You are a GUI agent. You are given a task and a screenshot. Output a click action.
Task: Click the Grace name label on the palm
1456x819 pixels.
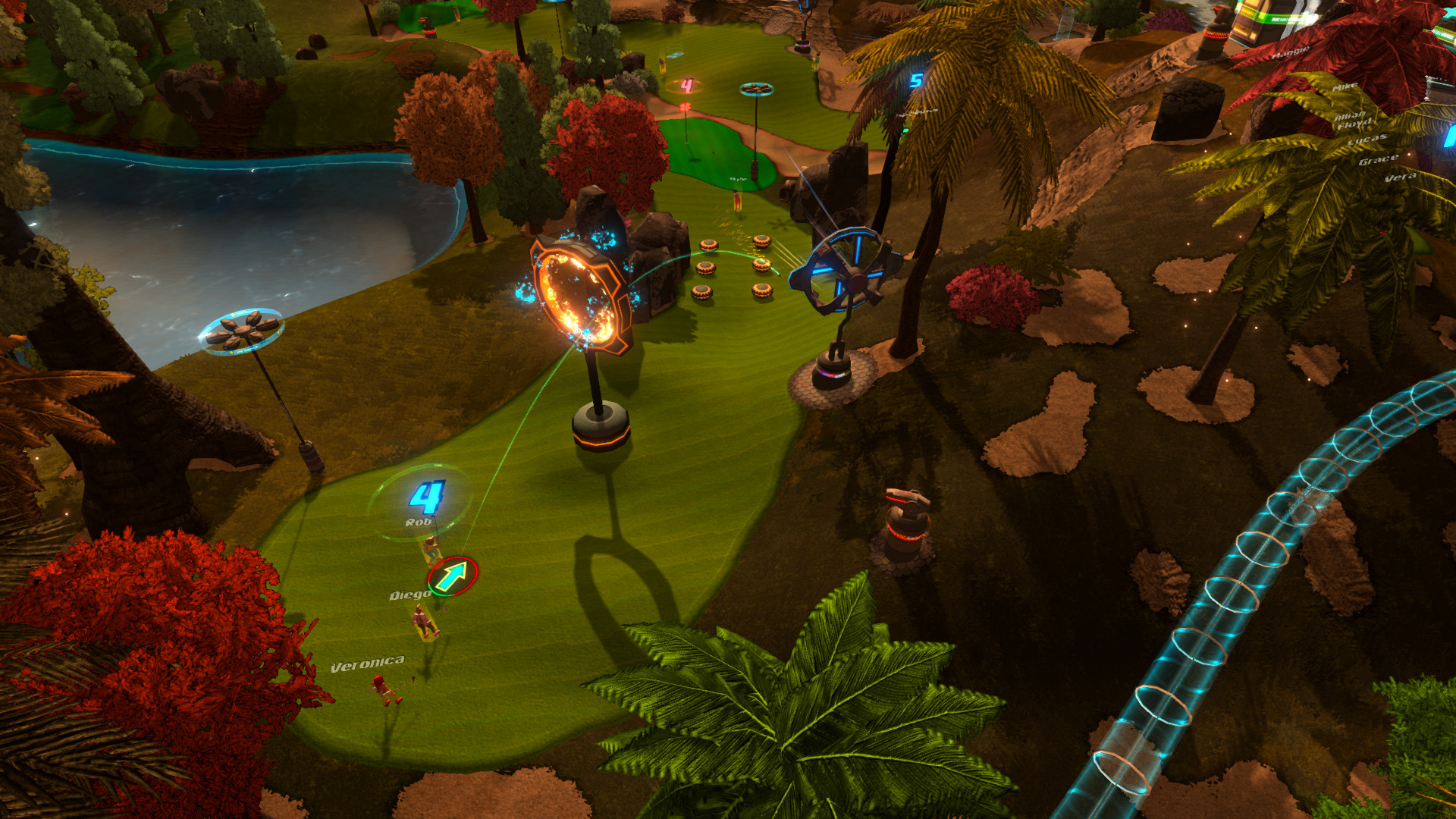[x=1379, y=161]
